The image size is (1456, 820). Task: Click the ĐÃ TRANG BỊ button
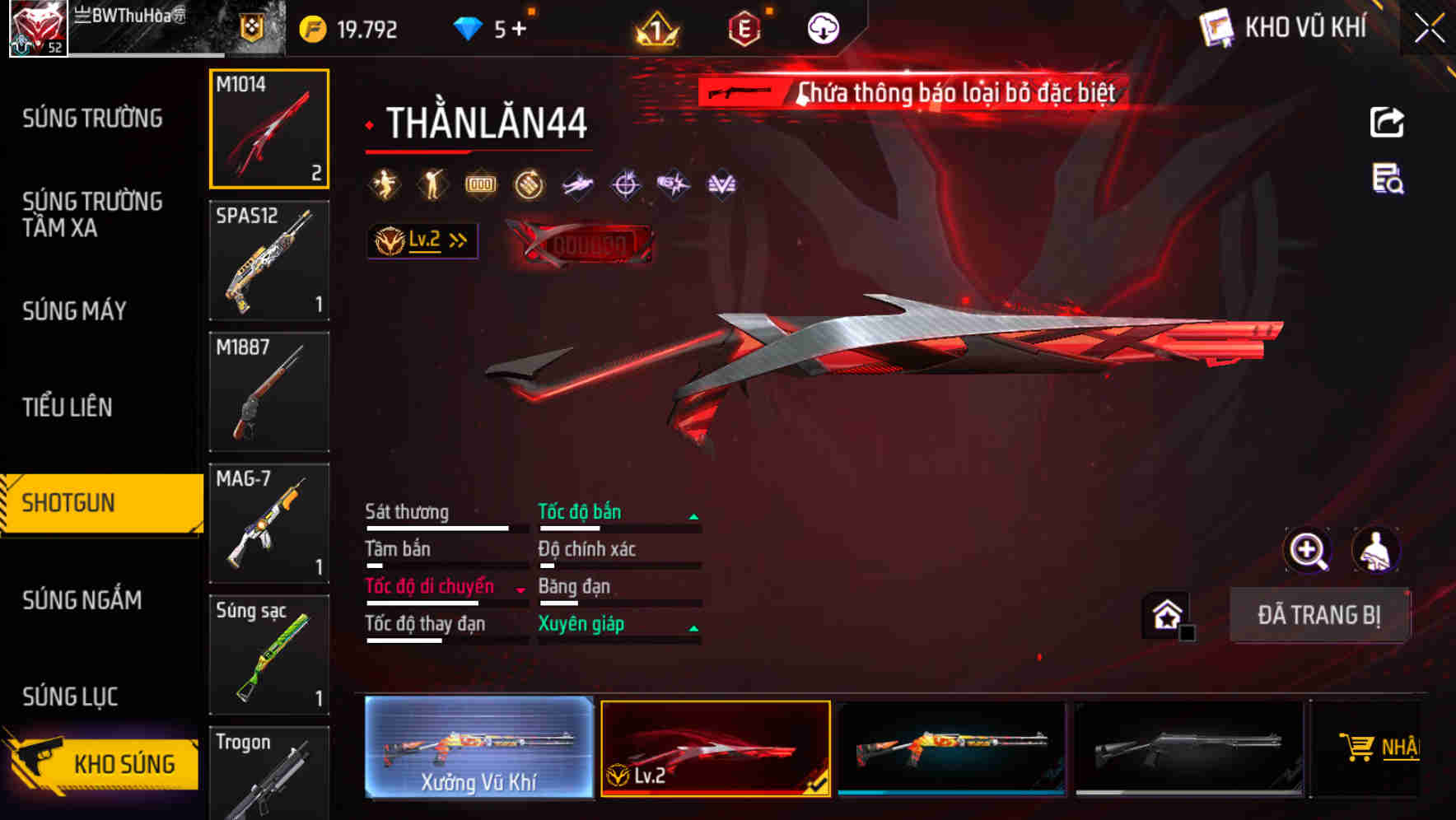(x=1319, y=614)
